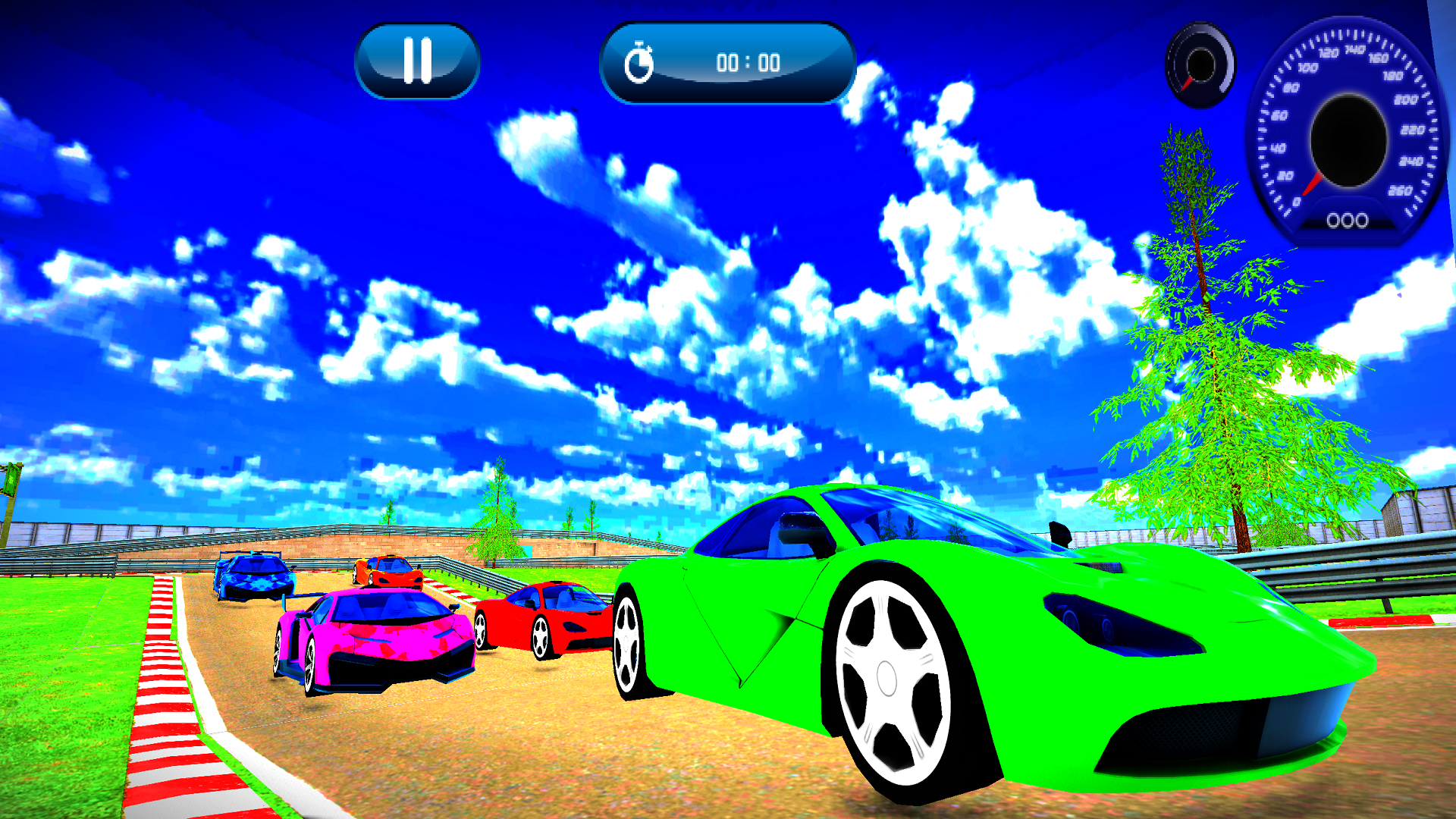The image size is (1456, 819).
Task: Select the zero mark on the speedometer
Action: [x=1298, y=199]
